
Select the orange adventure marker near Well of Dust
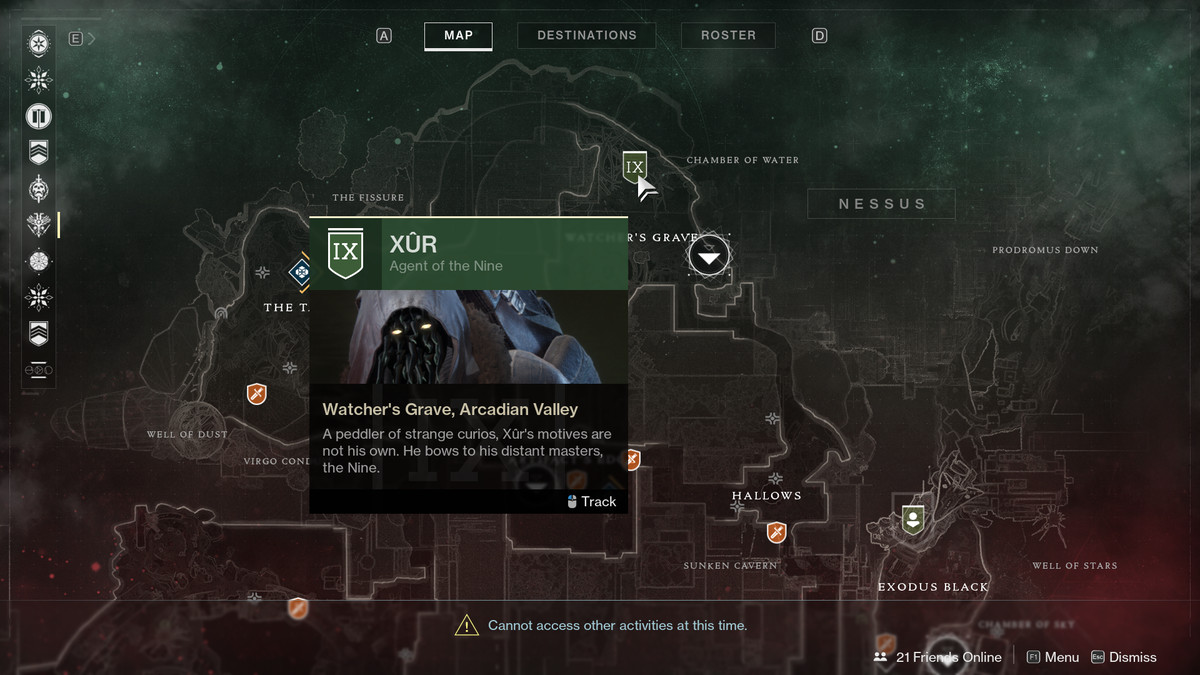[257, 393]
